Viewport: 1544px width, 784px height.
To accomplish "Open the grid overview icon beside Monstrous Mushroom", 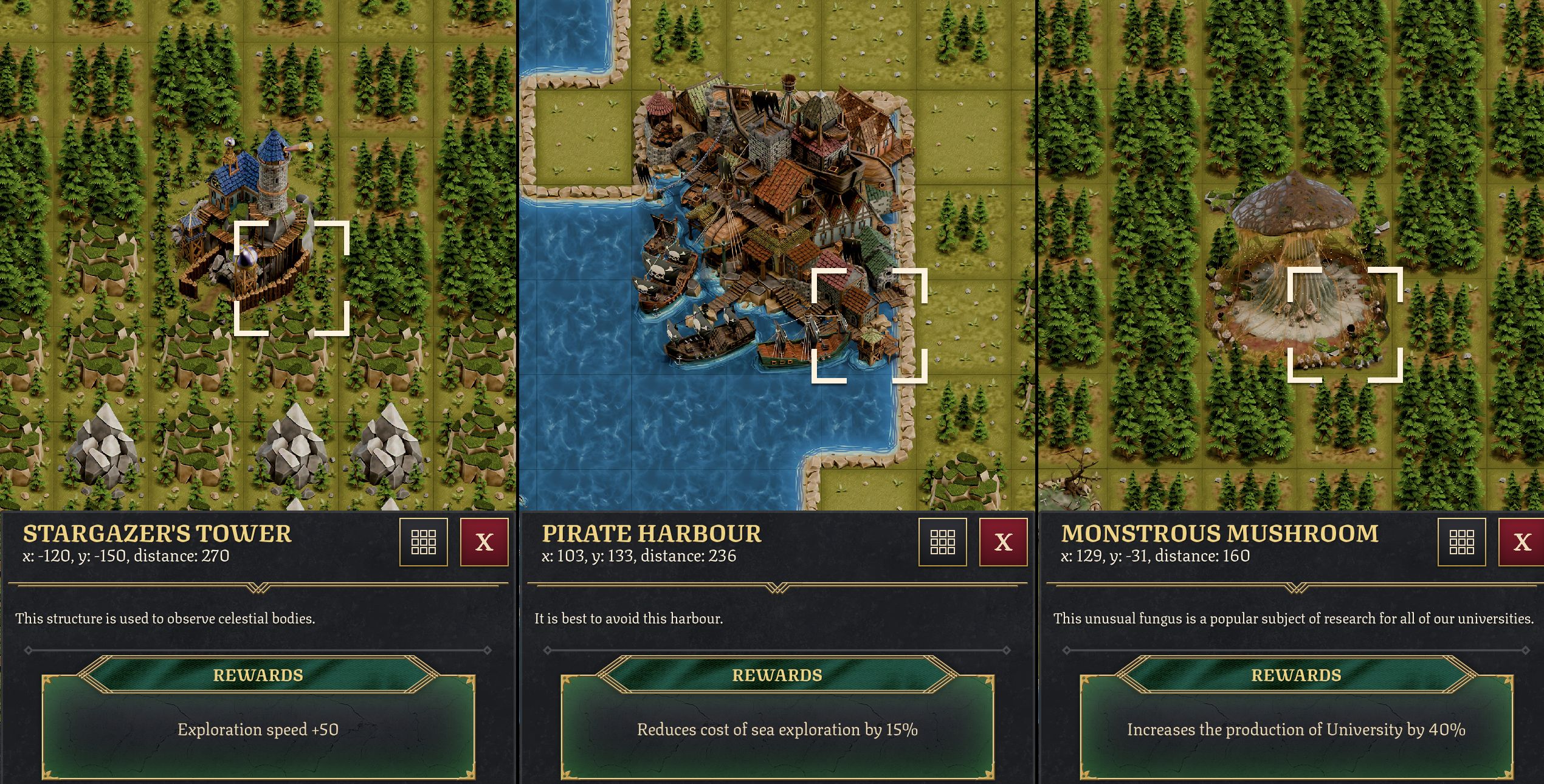I will 1462,543.
